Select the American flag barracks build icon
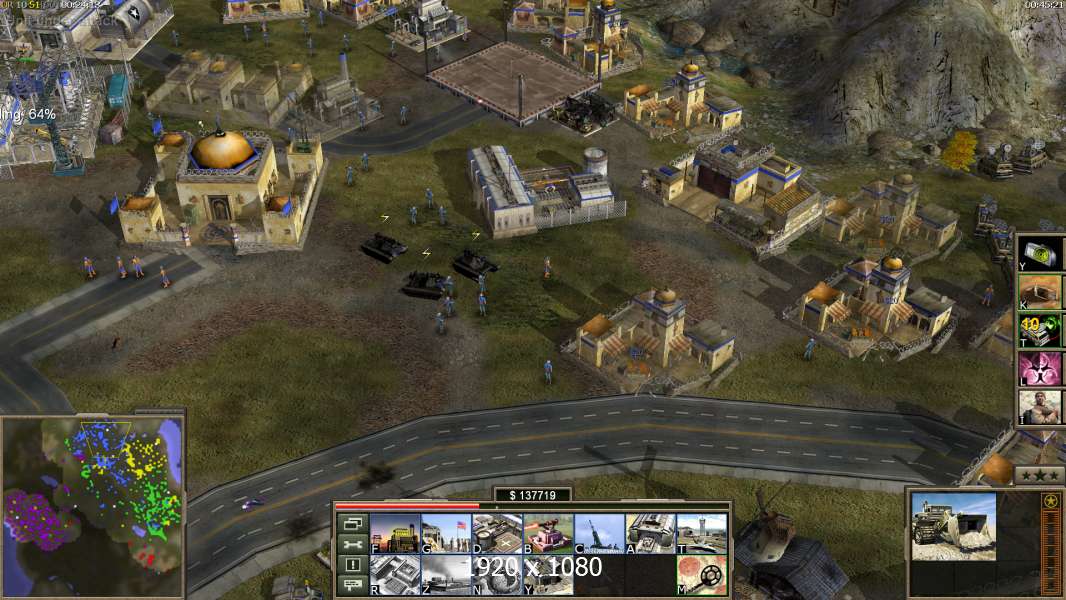This screenshot has height=600, width=1066. click(446, 533)
